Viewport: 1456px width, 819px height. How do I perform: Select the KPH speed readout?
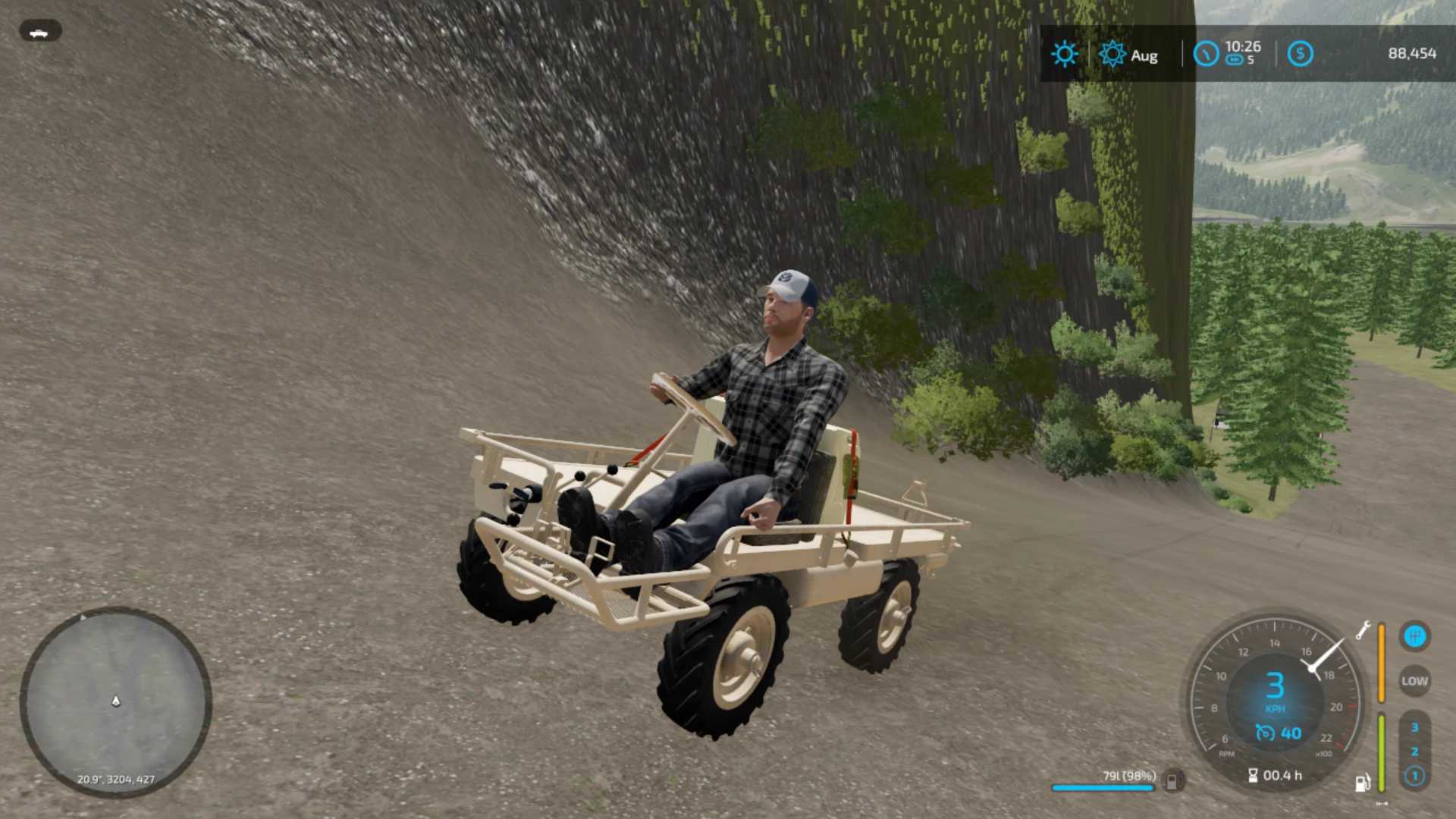pos(1276,708)
